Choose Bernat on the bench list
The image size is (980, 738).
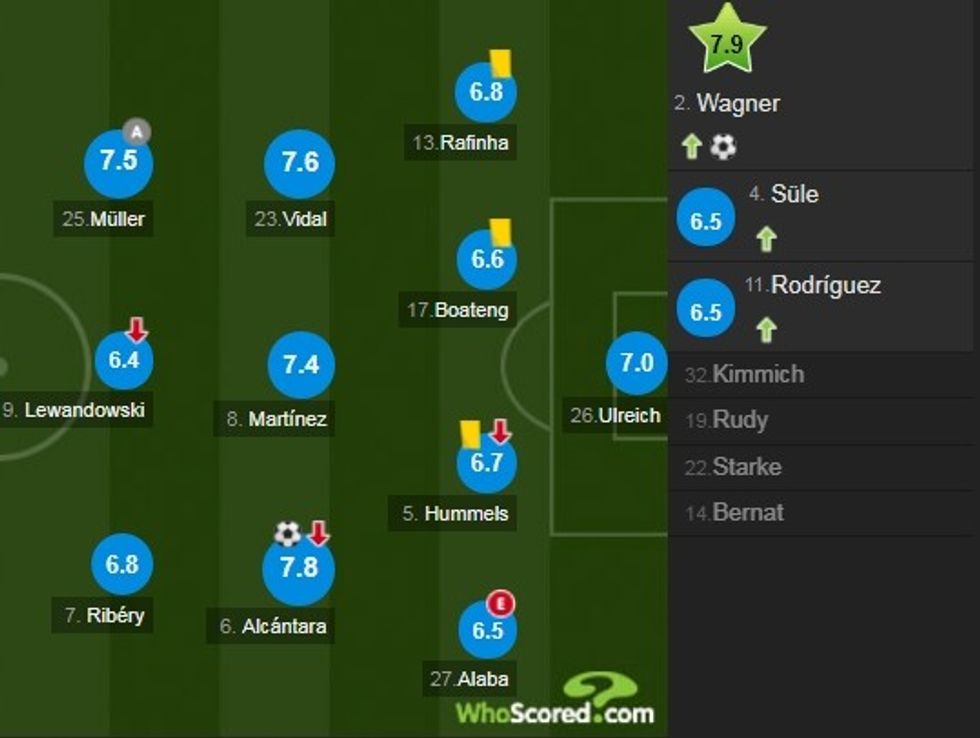(747, 513)
